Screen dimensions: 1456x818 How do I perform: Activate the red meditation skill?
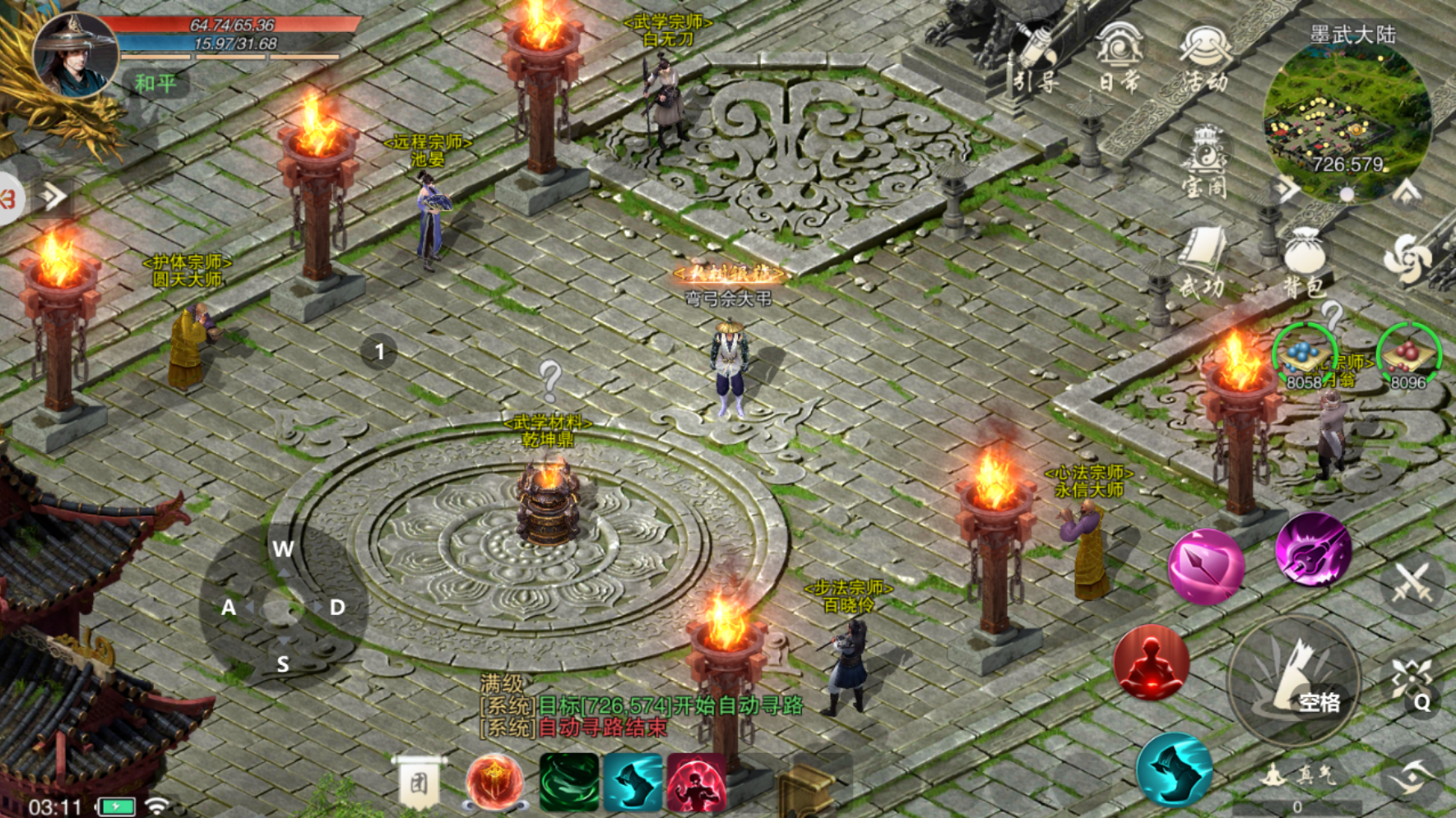[x=1151, y=663]
